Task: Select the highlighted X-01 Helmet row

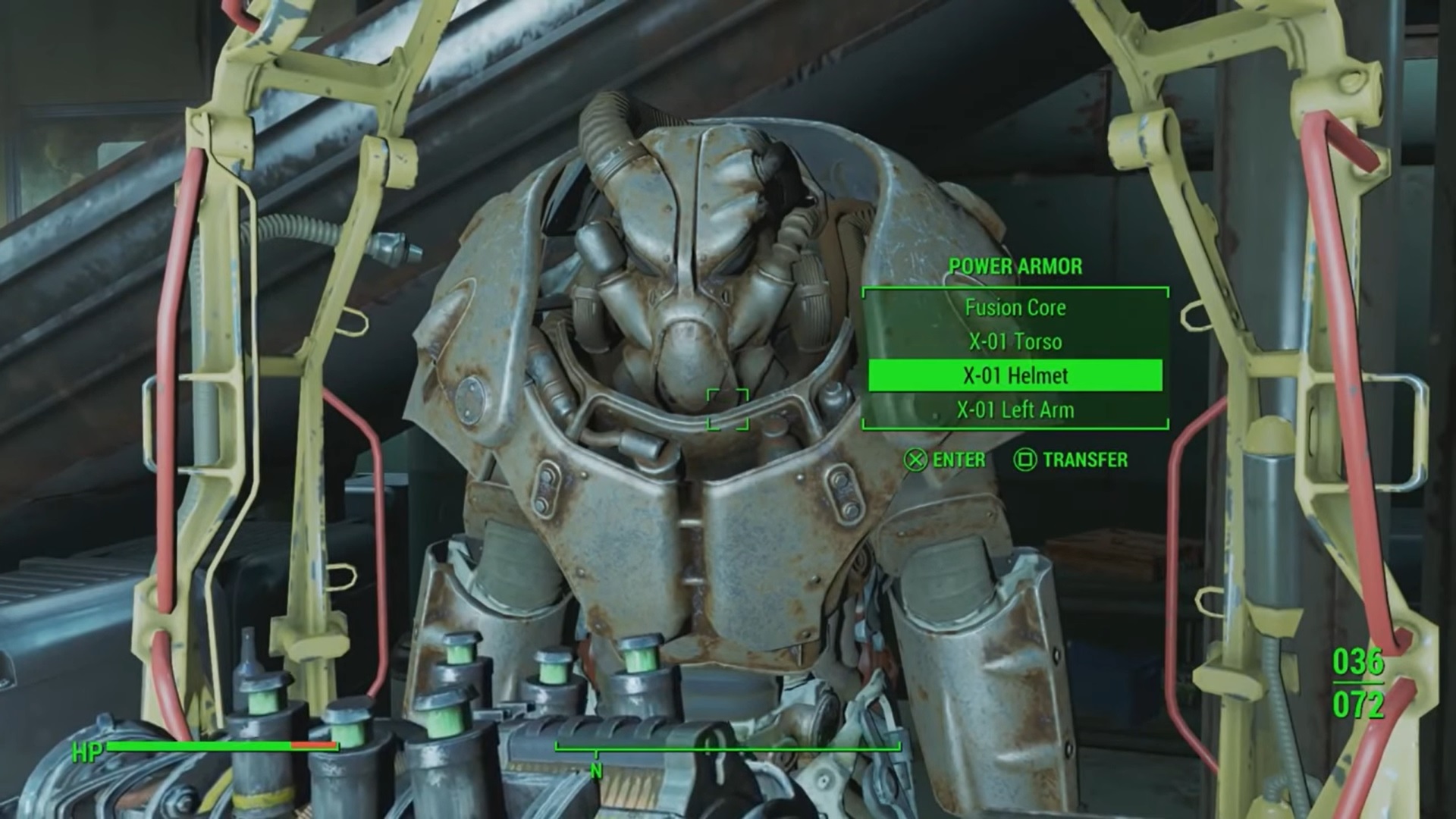Action: [x=1015, y=375]
